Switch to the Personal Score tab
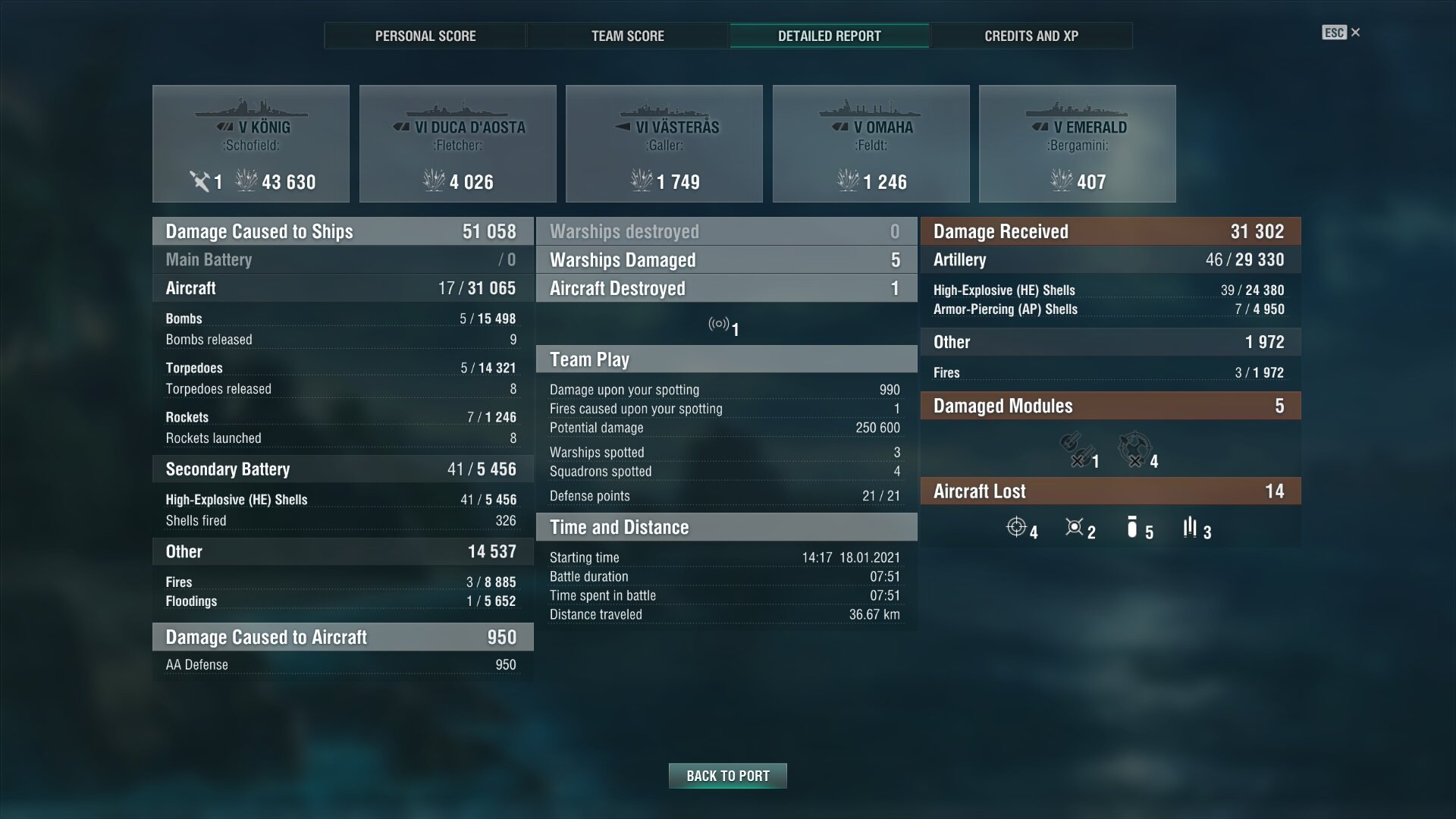This screenshot has width=1456, height=819. [425, 36]
